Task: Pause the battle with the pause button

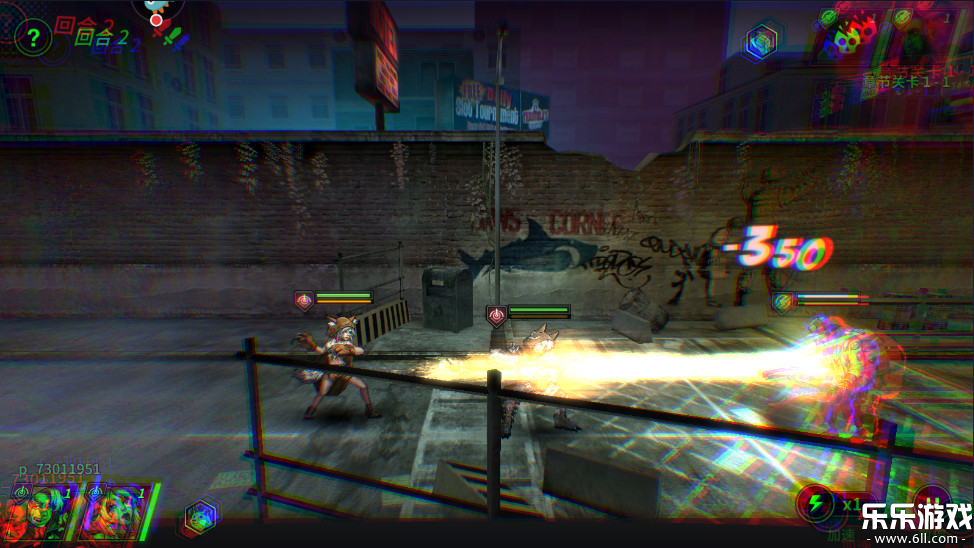Action: point(932,500)
